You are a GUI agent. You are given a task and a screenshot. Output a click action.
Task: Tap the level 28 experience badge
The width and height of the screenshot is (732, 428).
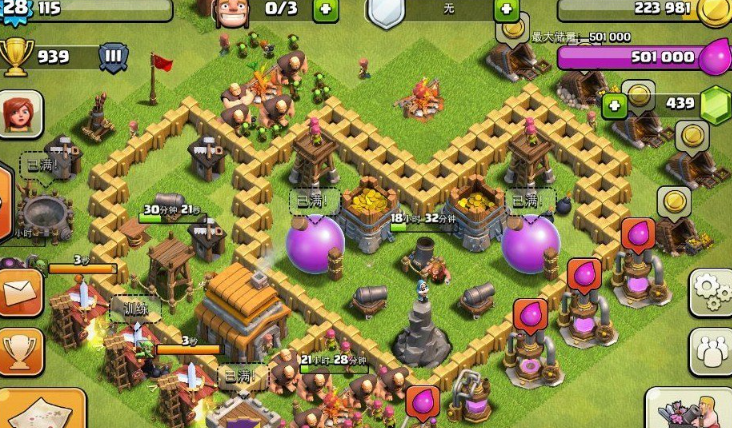[16, 10]
